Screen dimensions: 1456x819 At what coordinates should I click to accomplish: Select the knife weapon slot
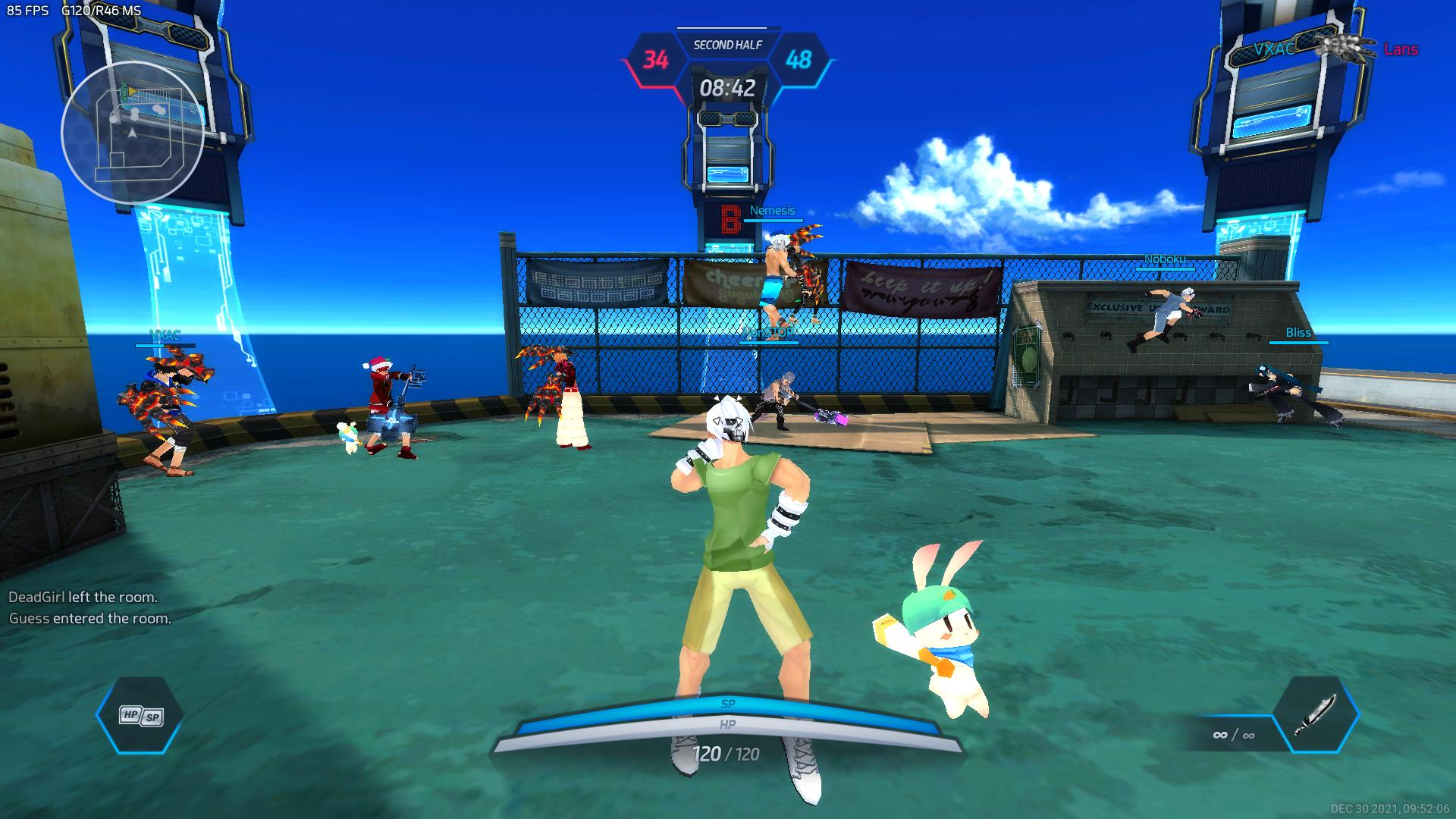click(1315, 714)
